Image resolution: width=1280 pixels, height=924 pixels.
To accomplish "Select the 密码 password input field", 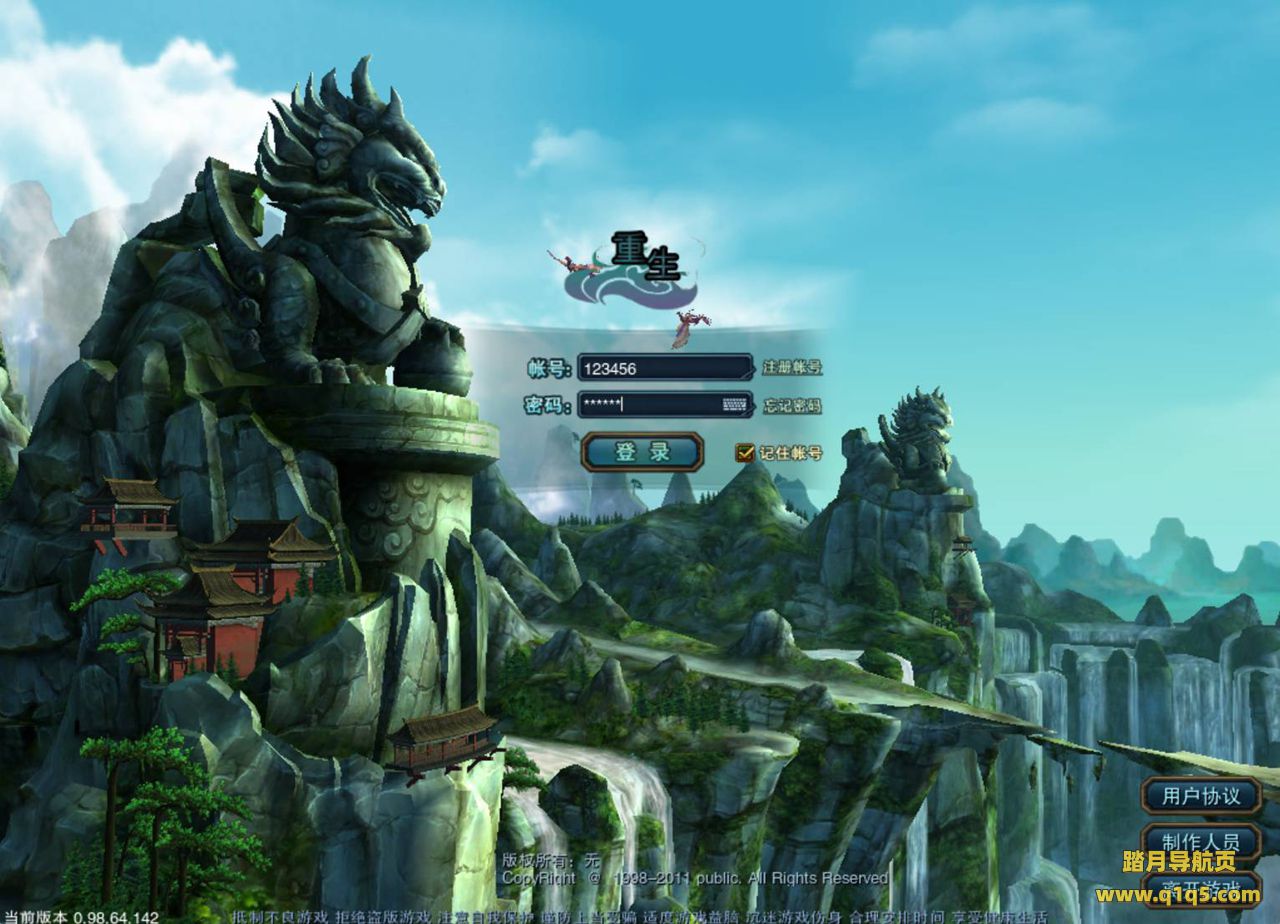I will click(x=648, y=405).
